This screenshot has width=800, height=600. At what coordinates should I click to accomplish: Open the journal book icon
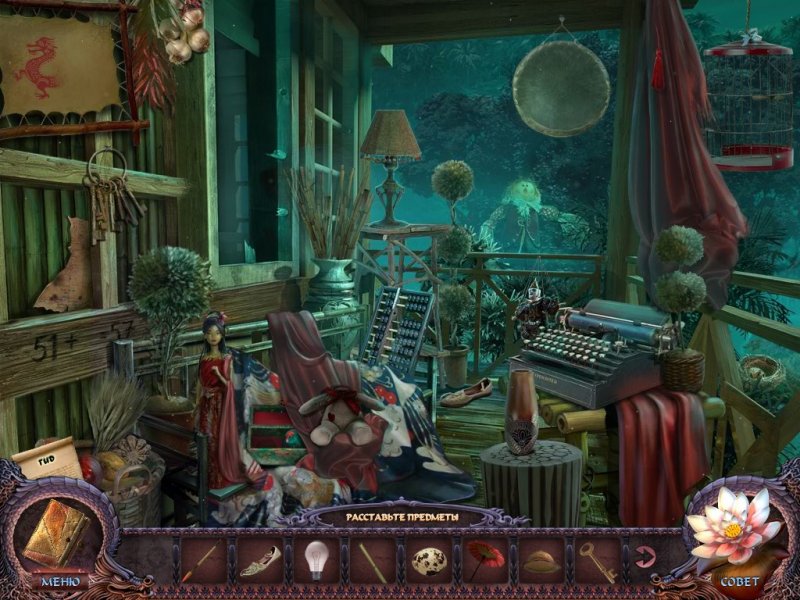tap(57, 532)
